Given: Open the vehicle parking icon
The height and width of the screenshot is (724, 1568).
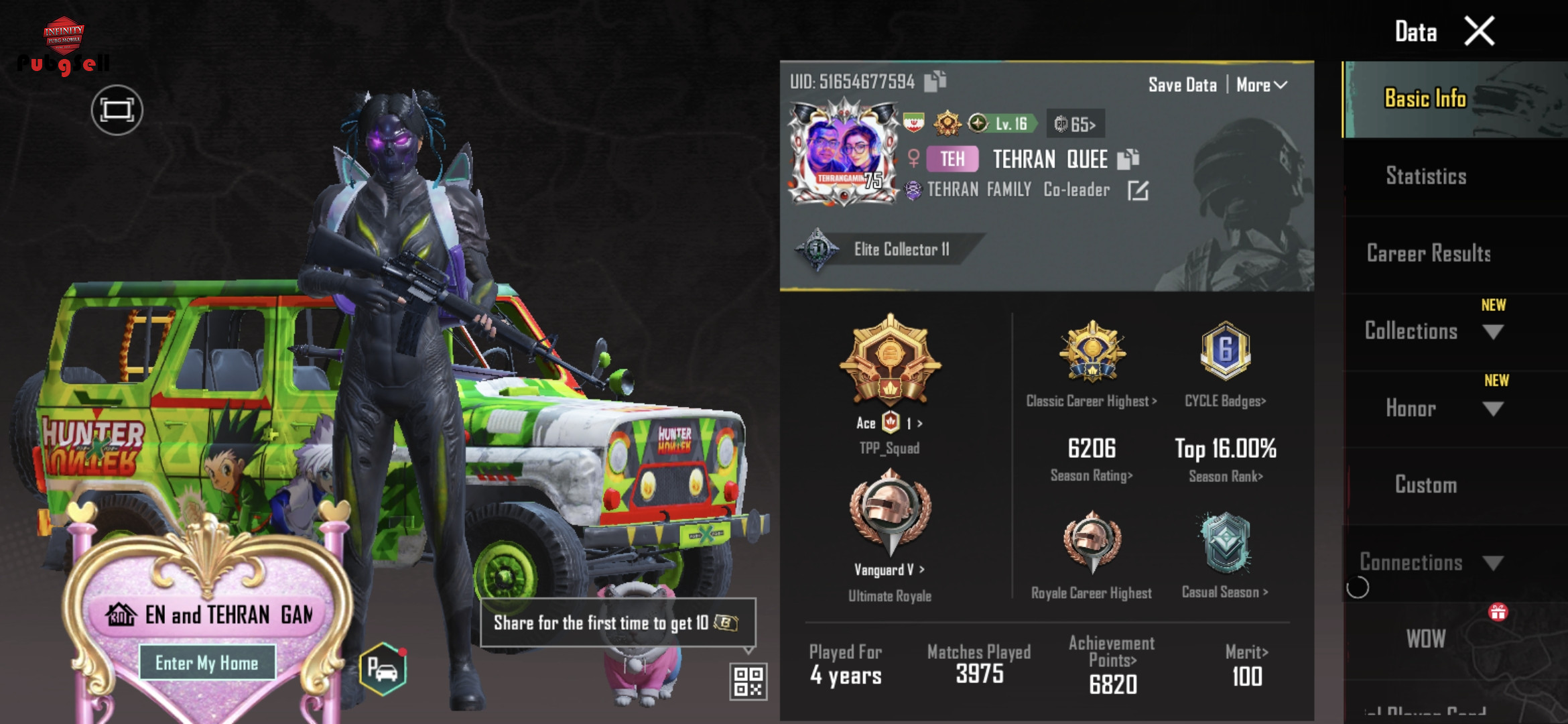Looking at the screenshot, I should tap(383, 668).
